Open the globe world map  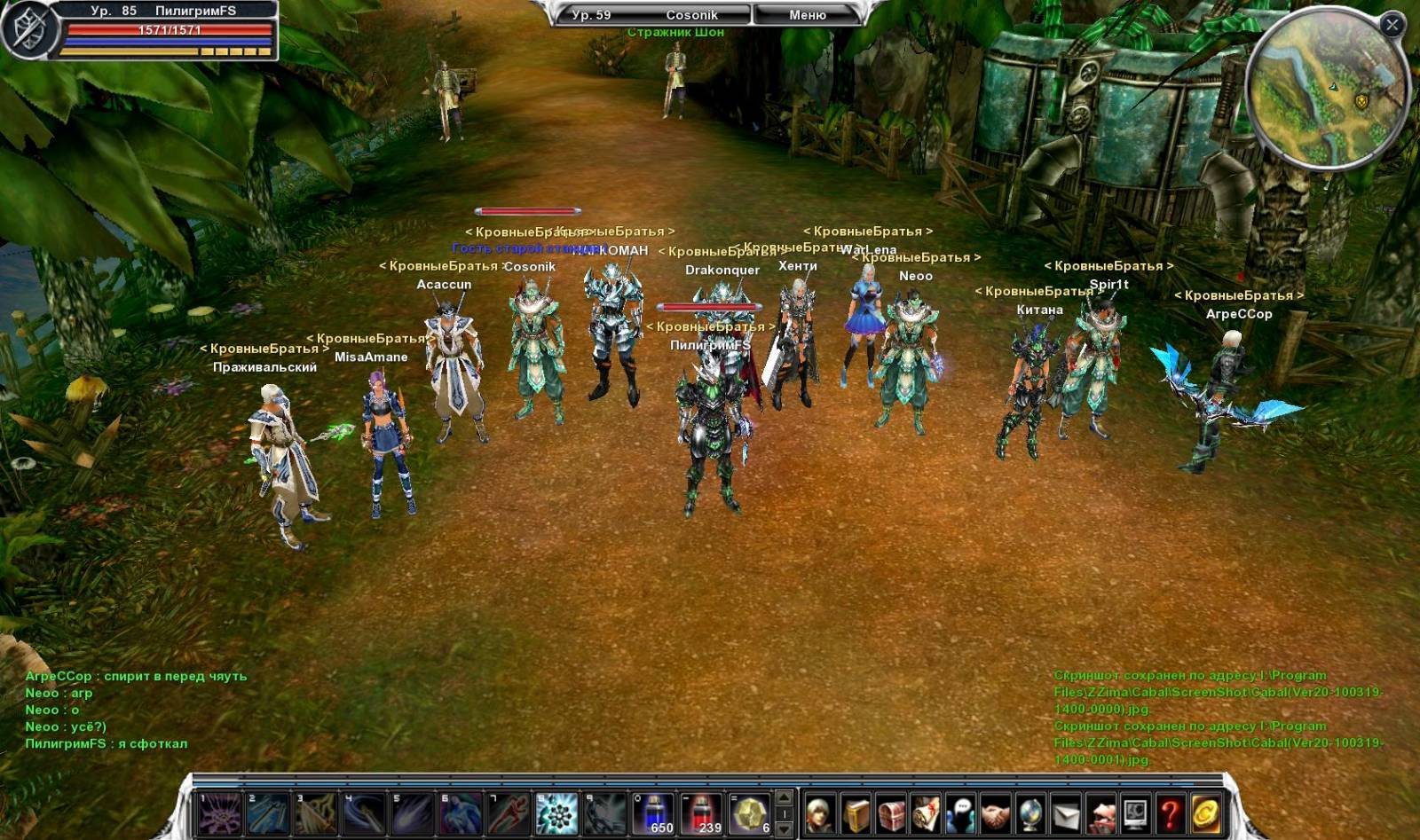pos(1030,814)
